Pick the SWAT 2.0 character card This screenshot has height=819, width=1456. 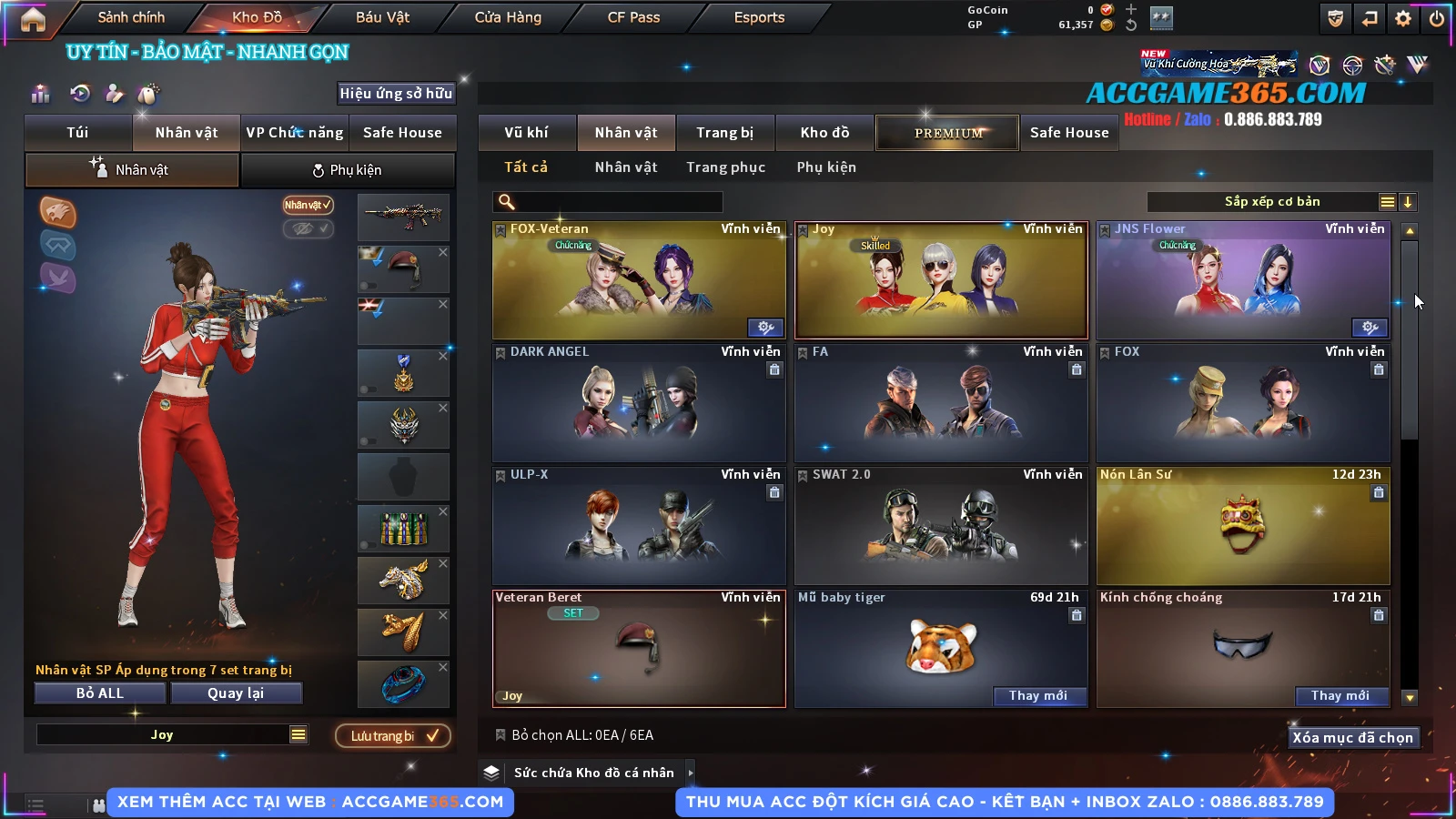point(940,526)
